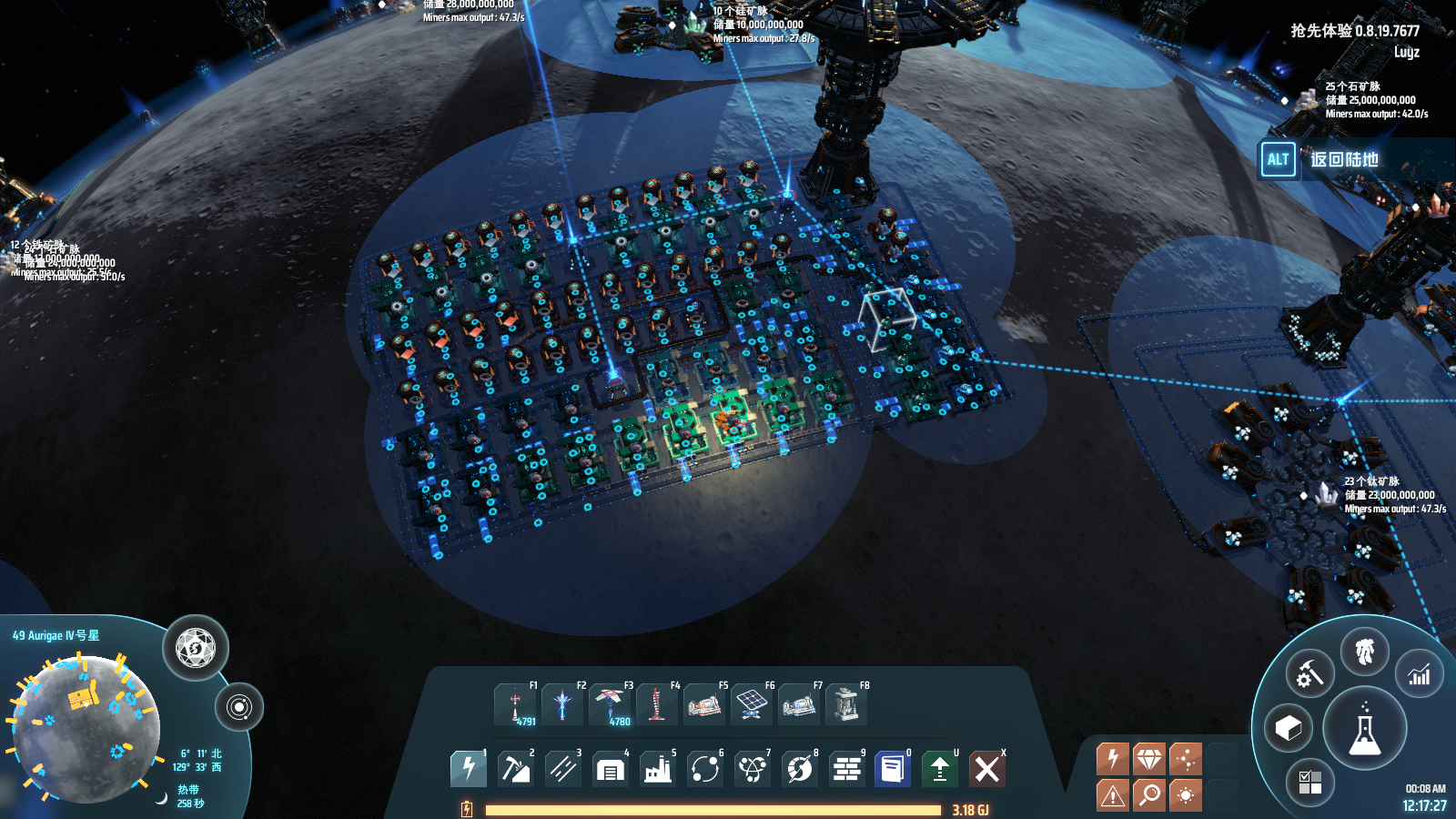Viewport: 1456px width, 819px height.
Task: Switch to the factory production category
Action: tap(657, 769)
